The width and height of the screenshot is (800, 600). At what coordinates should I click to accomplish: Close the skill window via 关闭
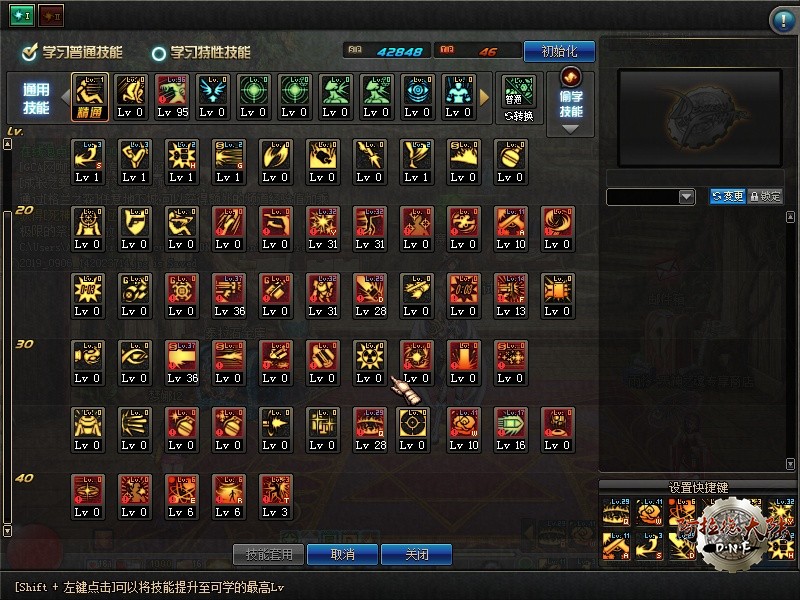tap(417, 554)
